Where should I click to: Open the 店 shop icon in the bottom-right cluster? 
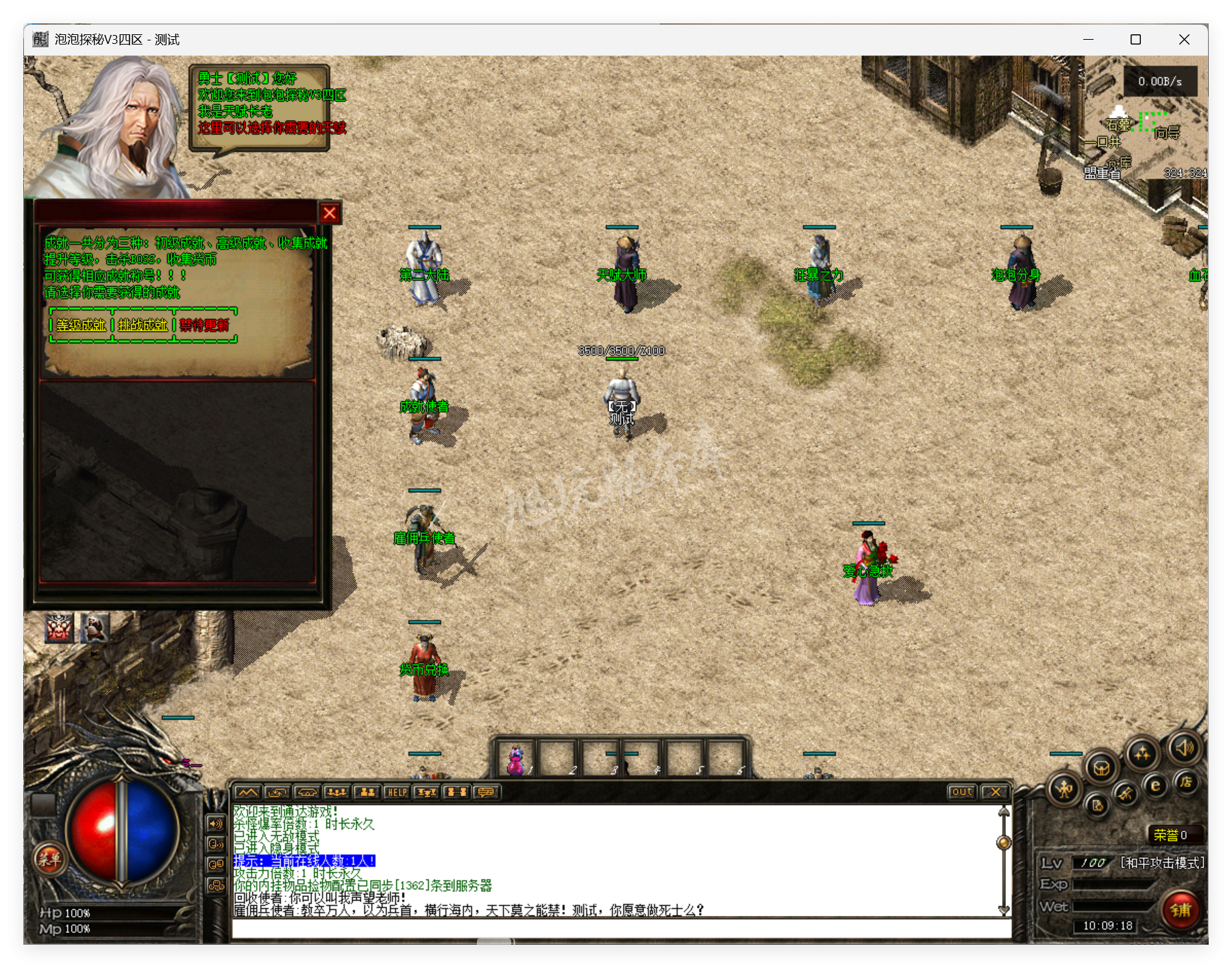1187,784
